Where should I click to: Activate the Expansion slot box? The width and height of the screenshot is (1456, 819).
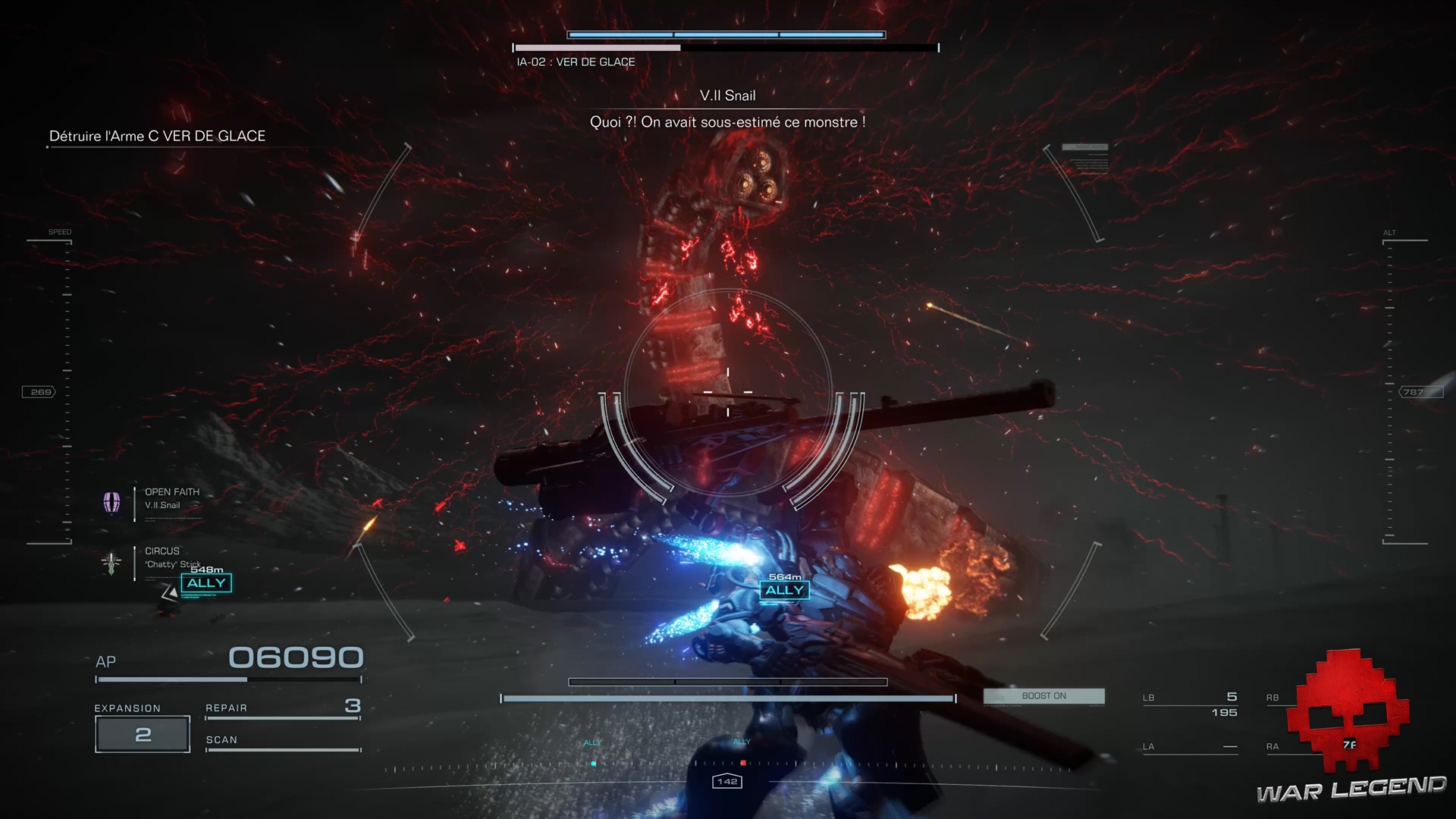coord(143,734)
